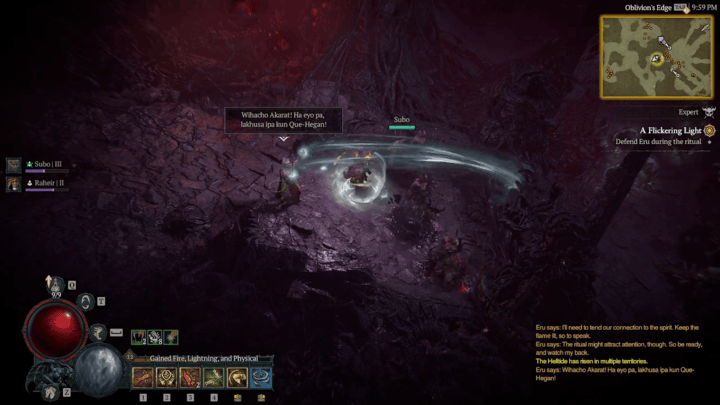Select Subo's party portrait
720x405 pixels.
pos(14,165)
